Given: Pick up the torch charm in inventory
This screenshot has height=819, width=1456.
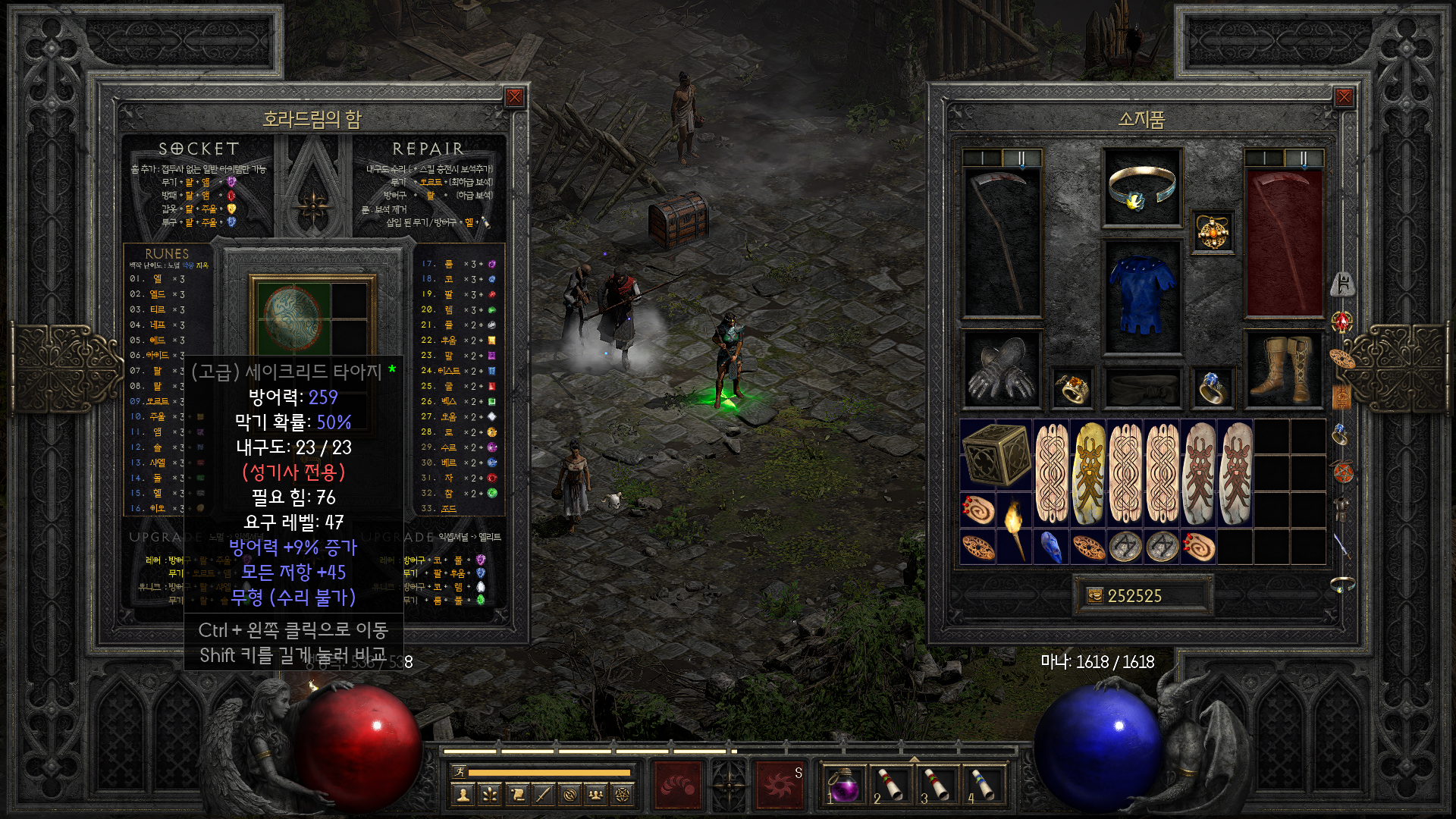Looking at the screenshot, I should point(1014,529).
